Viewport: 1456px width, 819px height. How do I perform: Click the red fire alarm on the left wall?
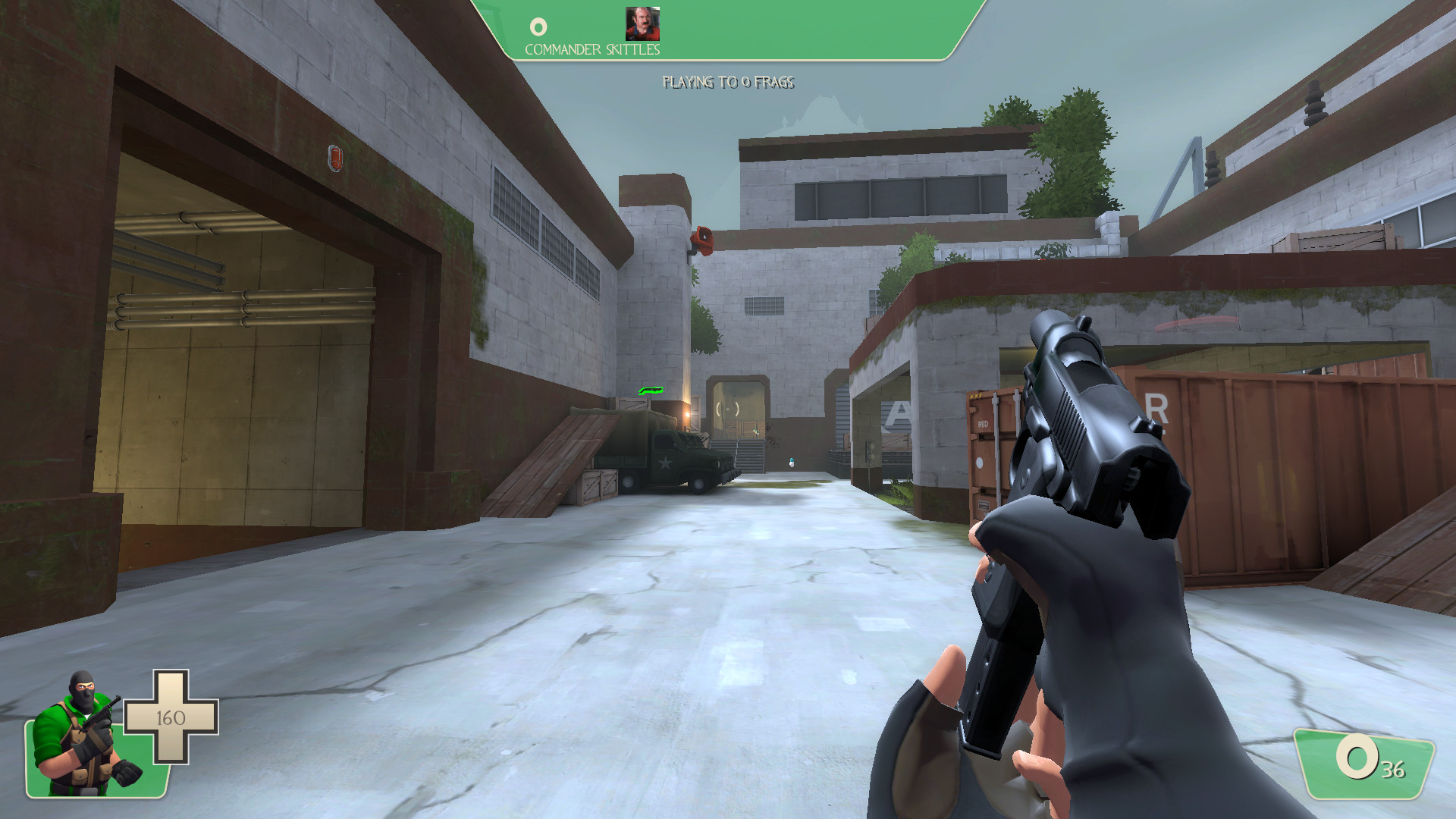pos(334,160)
